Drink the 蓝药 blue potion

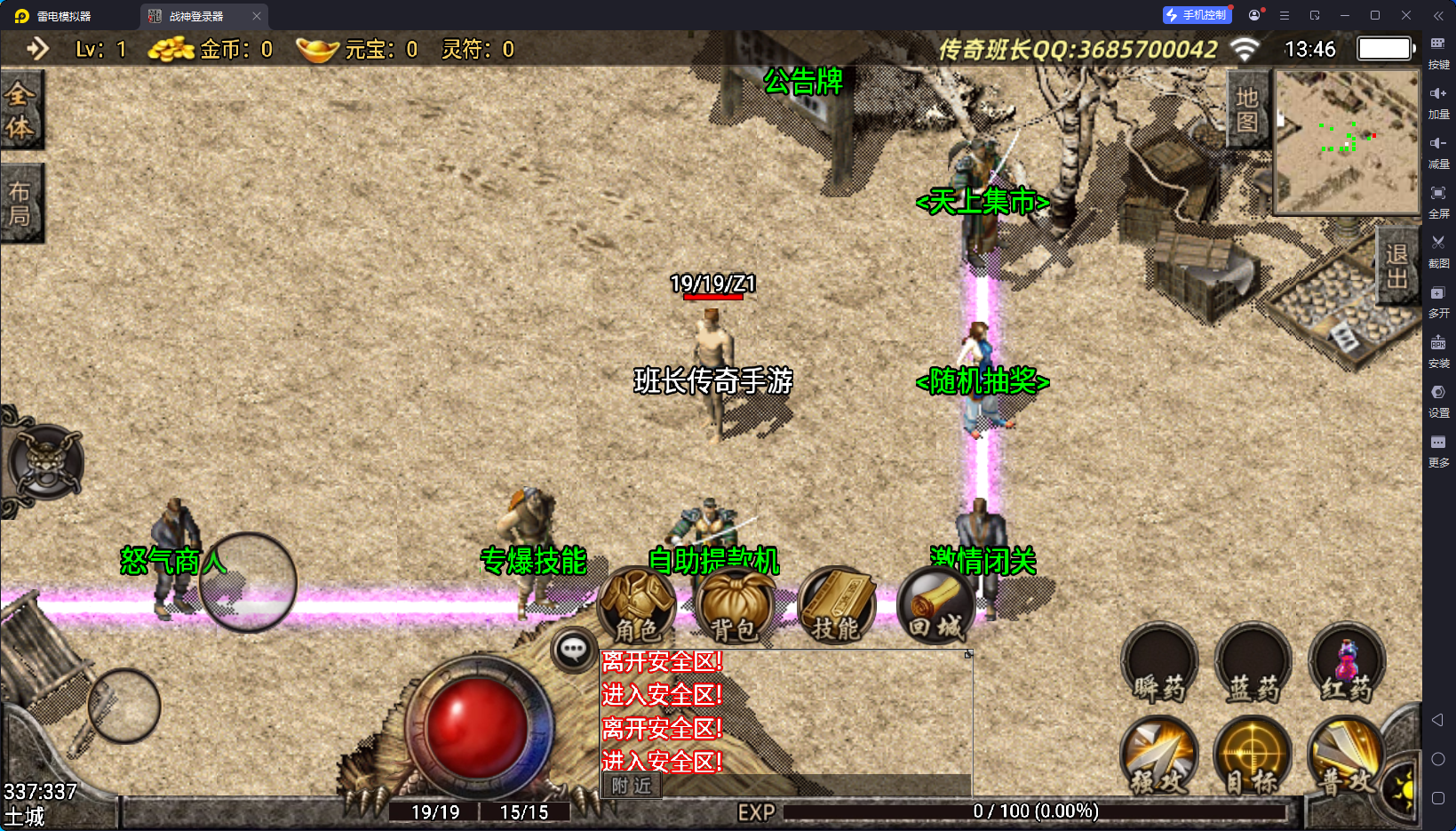(1253, 665)
